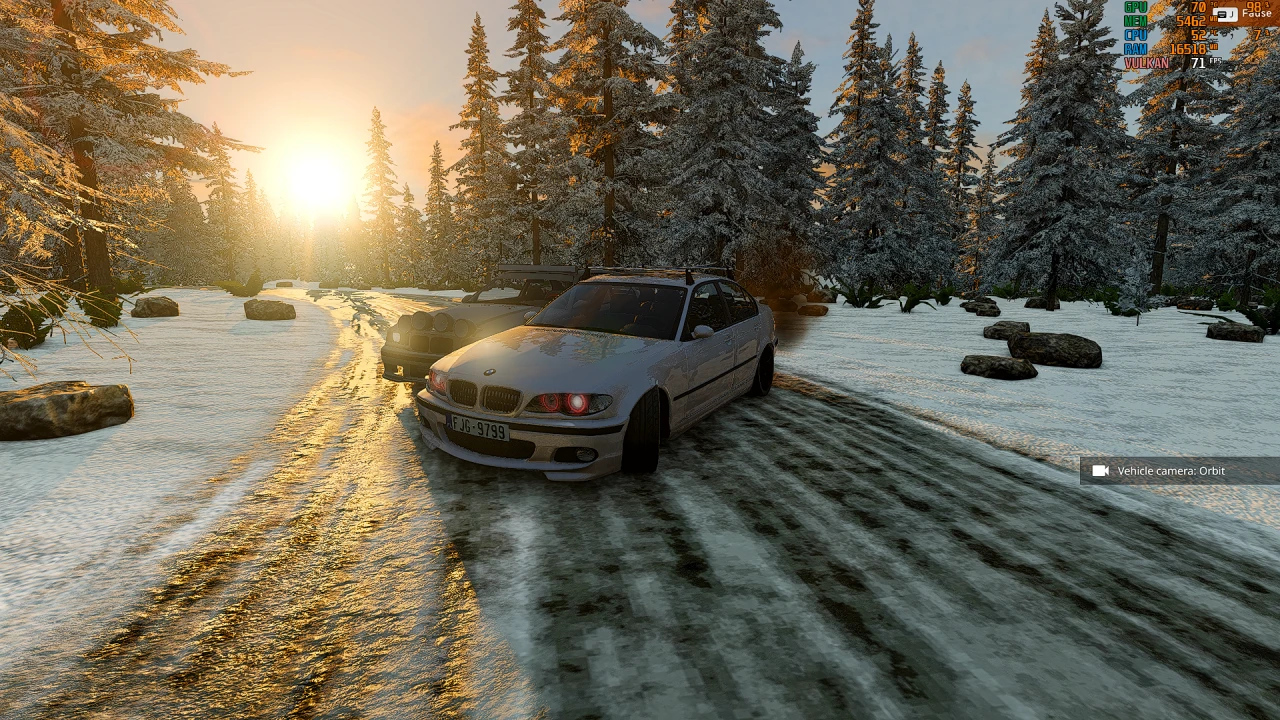1280x720 pixels.
Task: Select the CPU temperature value 52
Action: coord(1198,35)
